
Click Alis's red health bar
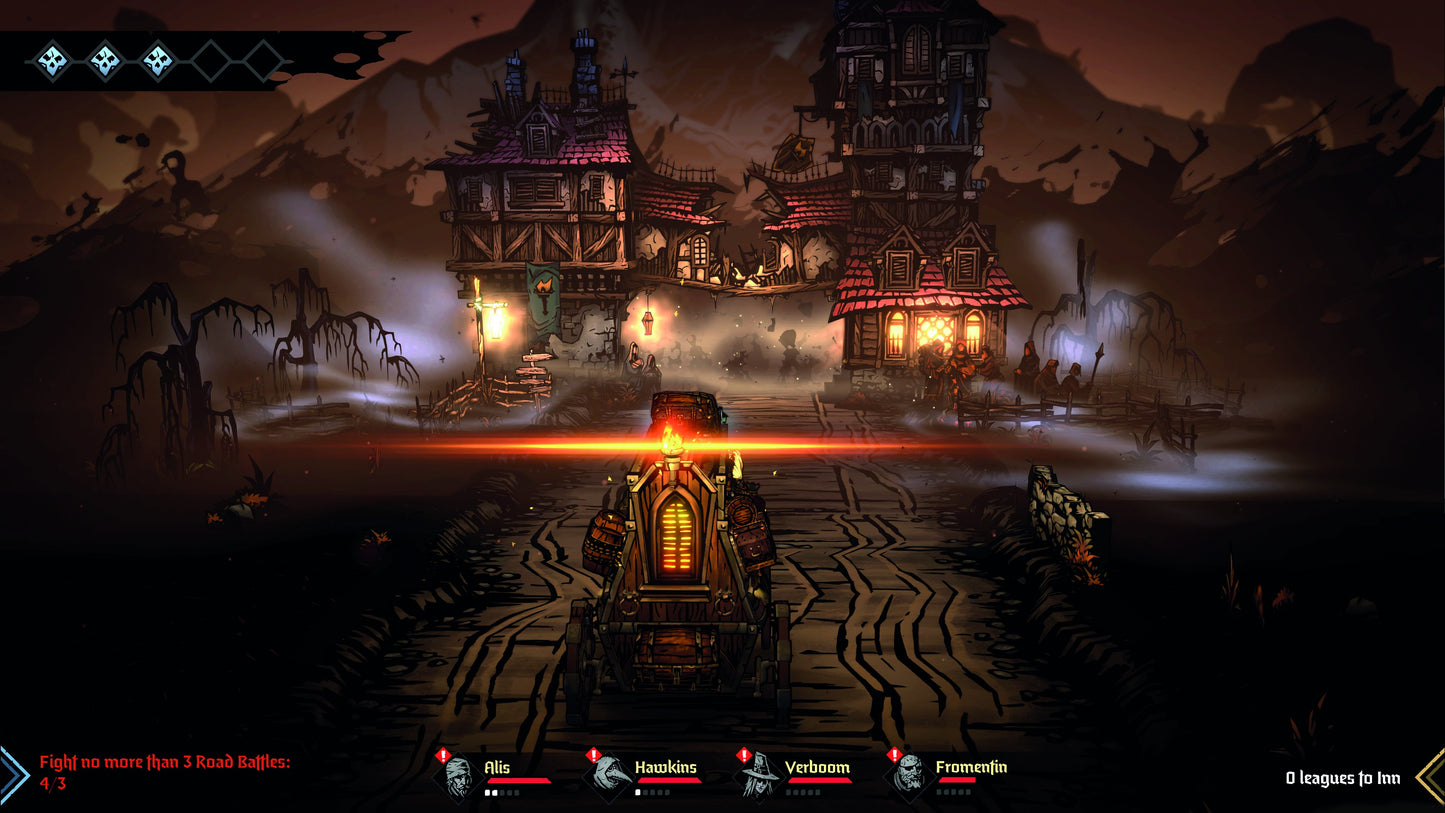[519, 780]
